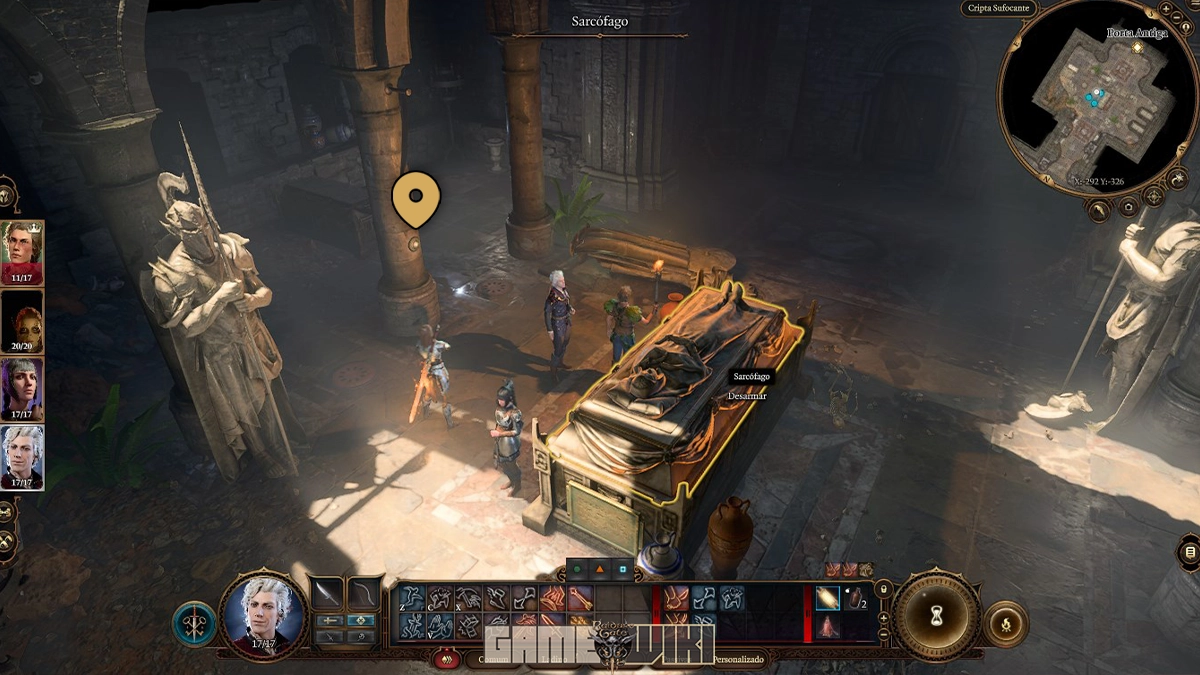Image resolution: width=1200 pixels, height=675 pixels.
Task: Select the ranged bow weapon slot
Action: click(x=364, y=593)
